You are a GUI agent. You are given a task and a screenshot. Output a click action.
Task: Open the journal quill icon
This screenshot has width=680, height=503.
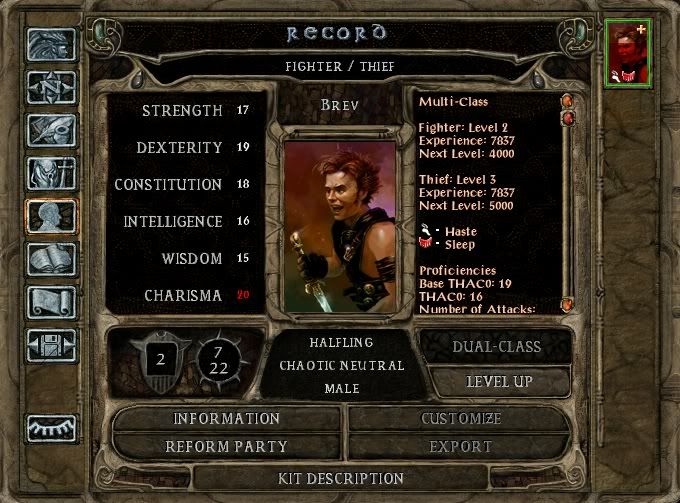tap(51, 131)
